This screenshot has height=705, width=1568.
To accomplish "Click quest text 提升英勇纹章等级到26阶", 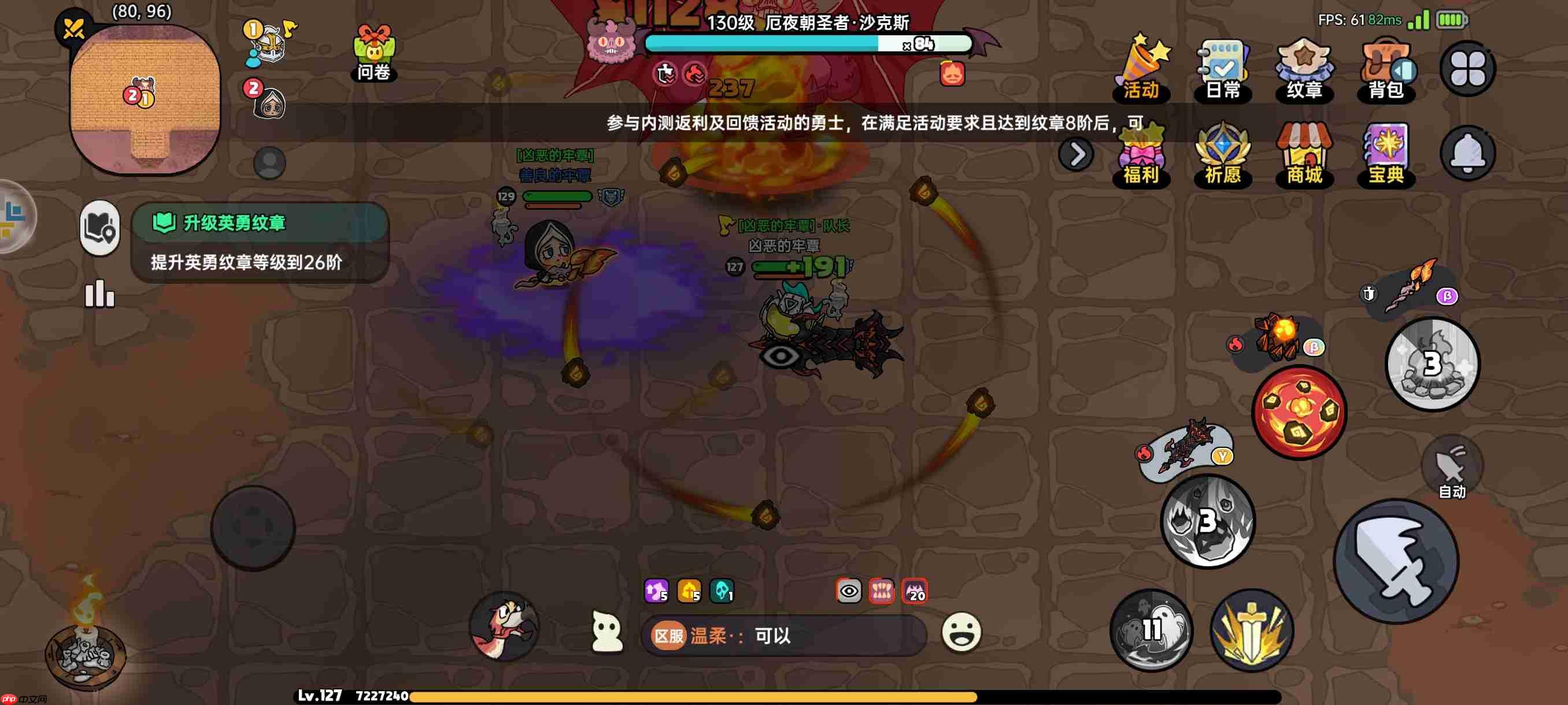I will pos(246,264).
